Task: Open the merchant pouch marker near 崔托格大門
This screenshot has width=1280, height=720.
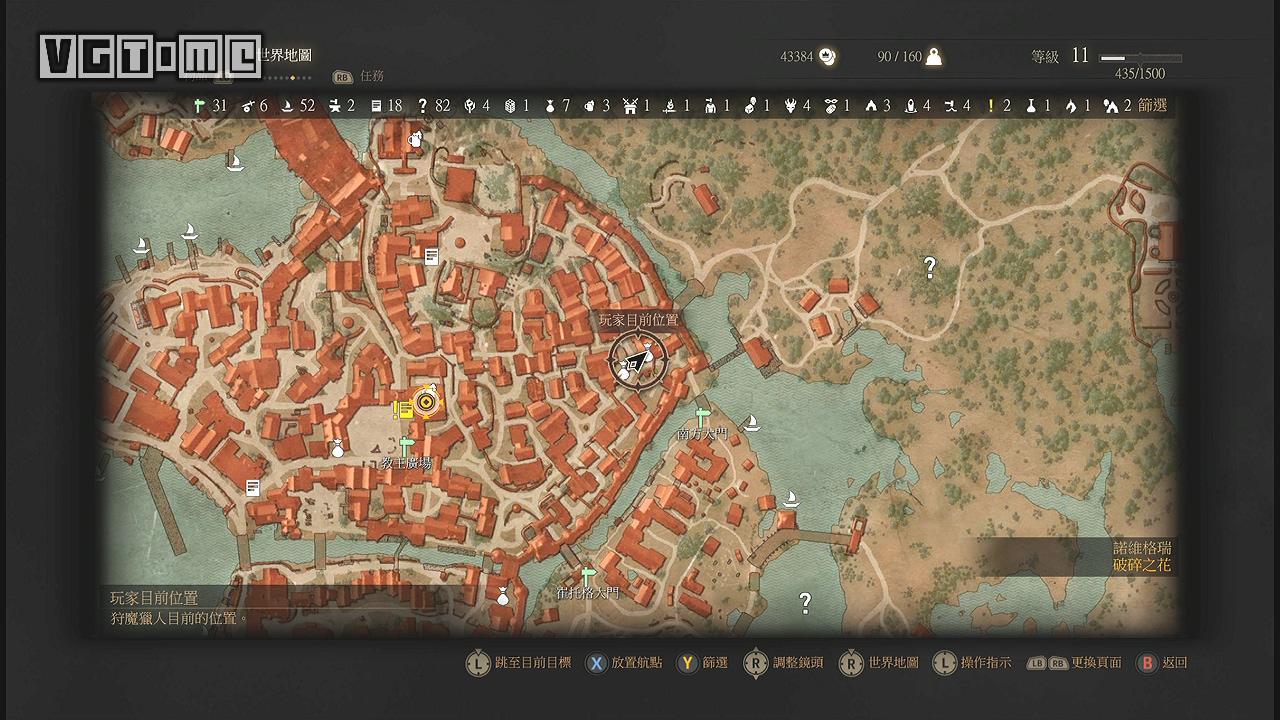Action: coord(502,597)
